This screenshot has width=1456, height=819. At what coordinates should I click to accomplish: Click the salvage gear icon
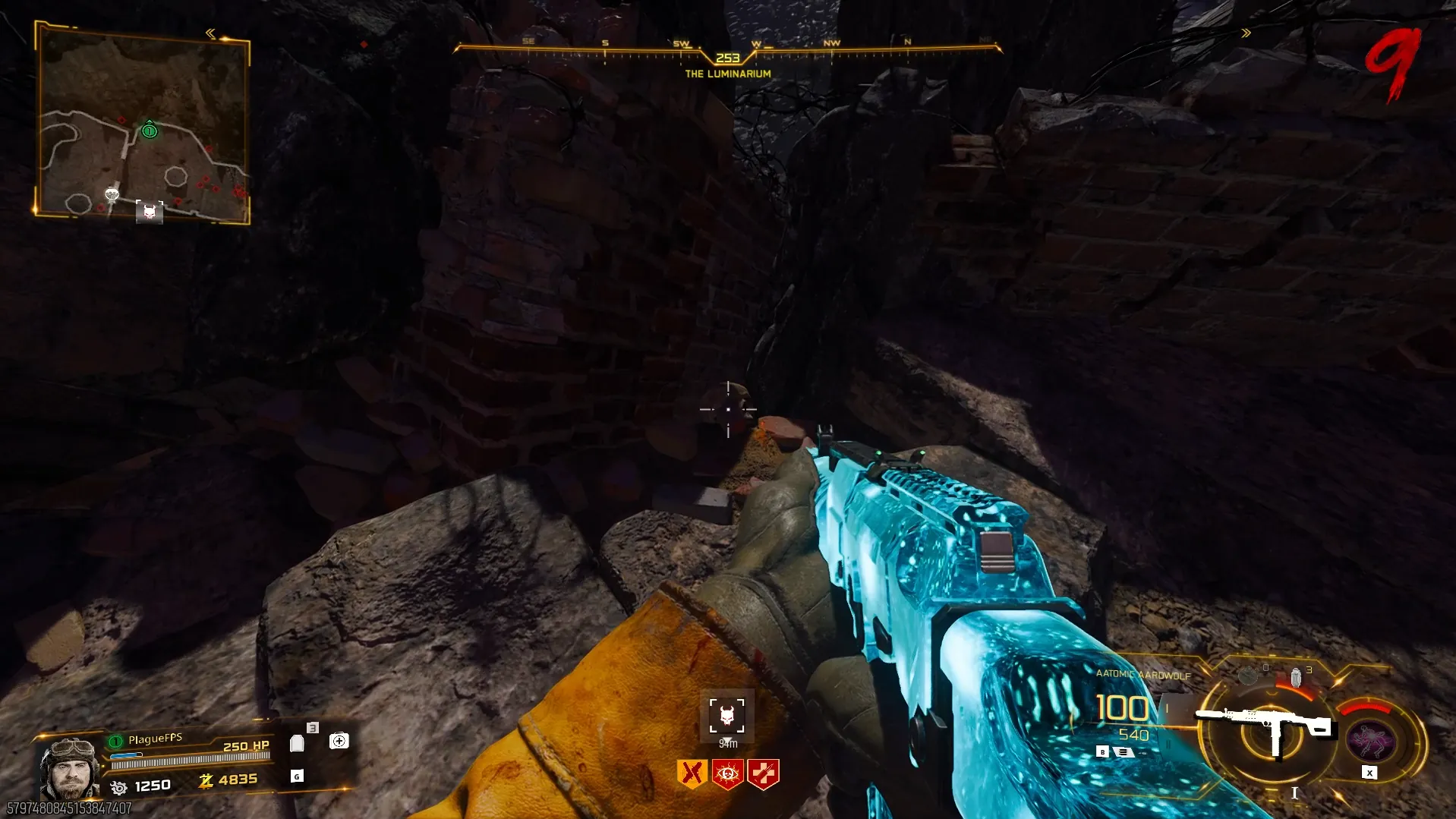(118, 787)
